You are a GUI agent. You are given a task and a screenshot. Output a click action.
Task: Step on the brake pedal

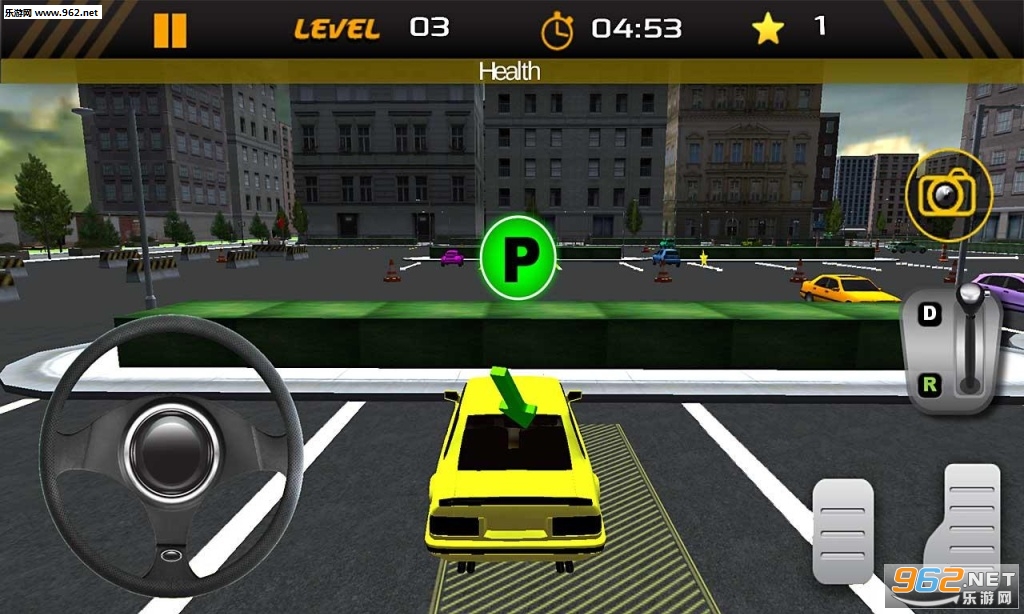[x=842, y=530]
